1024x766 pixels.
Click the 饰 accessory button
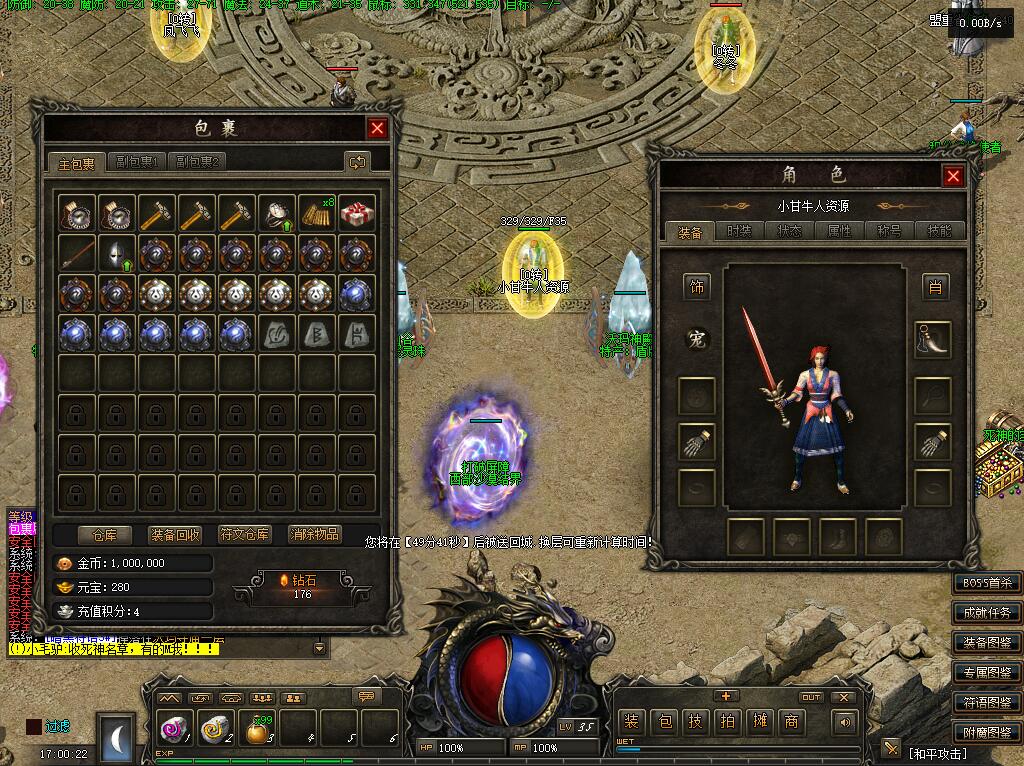[697, 288]
